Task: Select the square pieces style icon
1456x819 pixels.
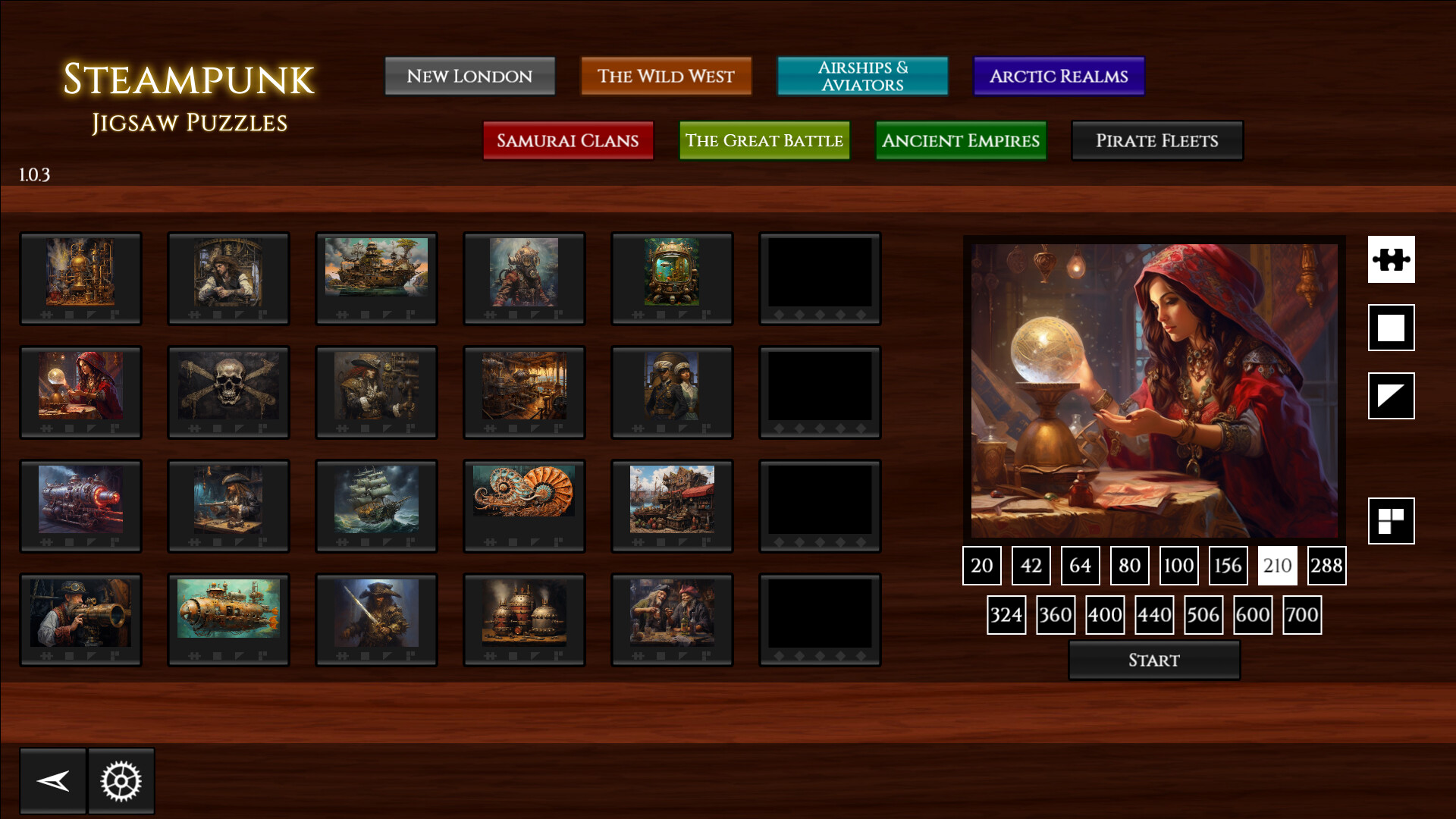Action: tap(1392, 328)
